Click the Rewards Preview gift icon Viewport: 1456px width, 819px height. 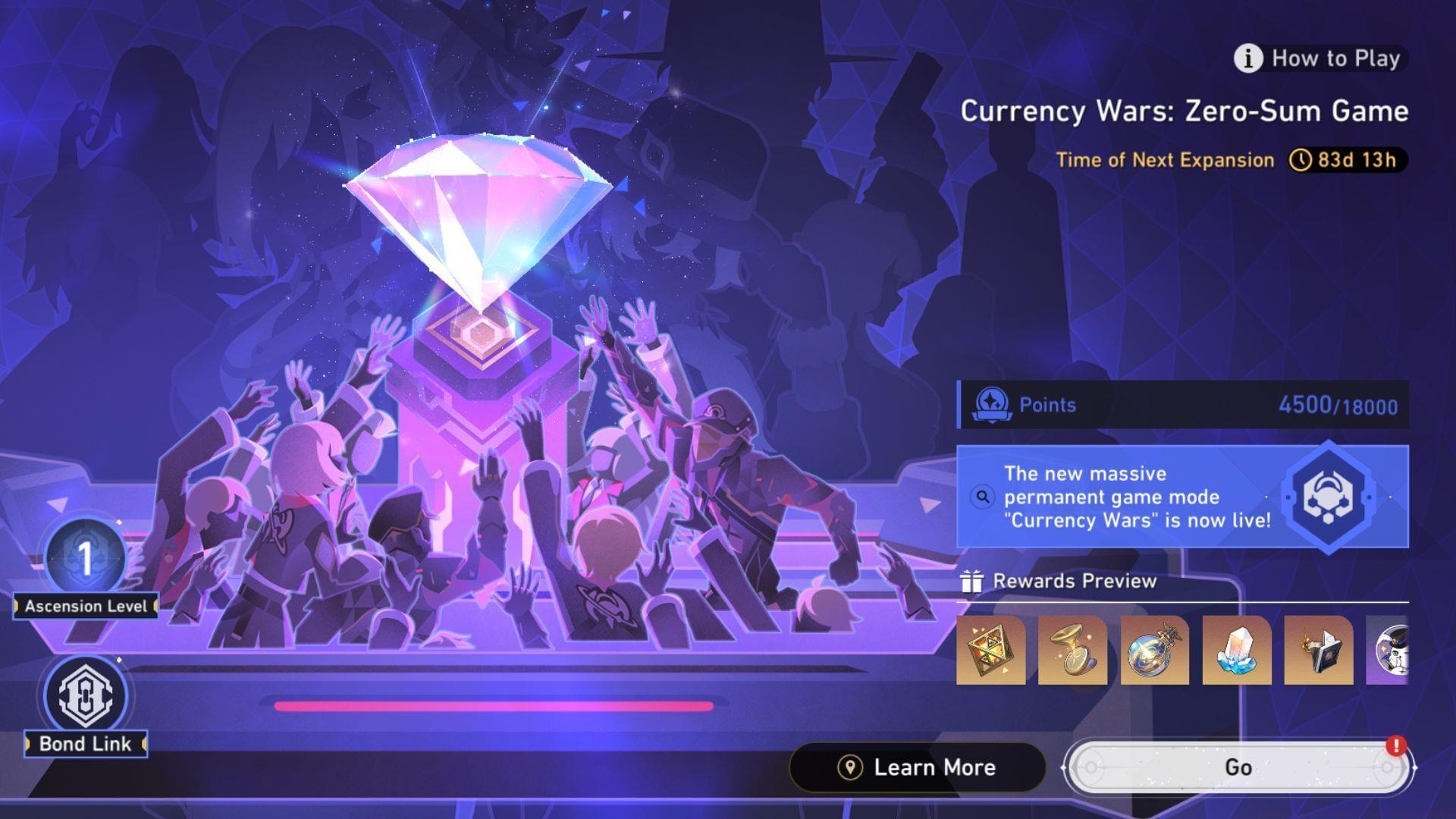[971, 582]
